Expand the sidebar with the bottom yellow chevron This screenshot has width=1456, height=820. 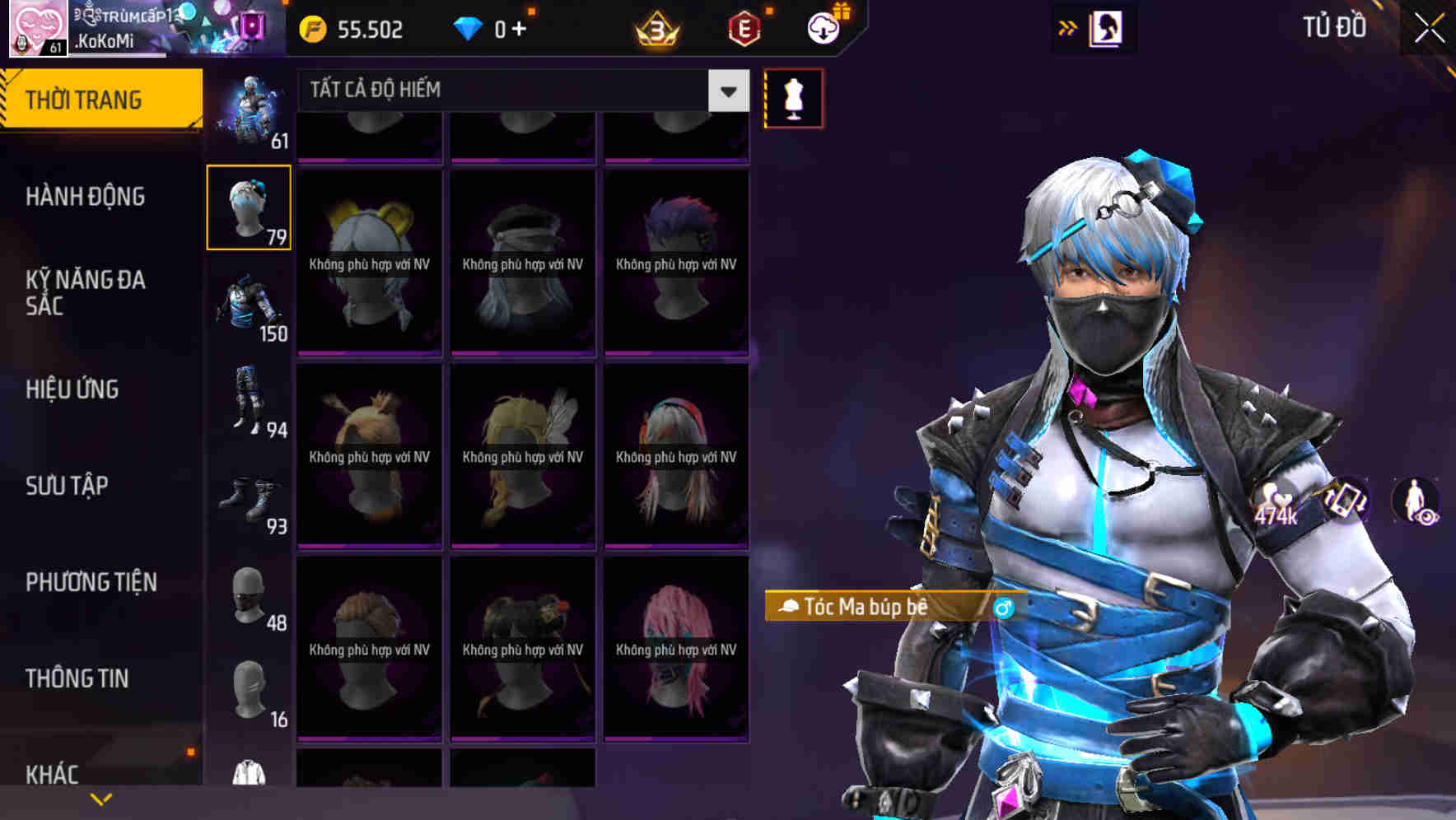point(101,799)
